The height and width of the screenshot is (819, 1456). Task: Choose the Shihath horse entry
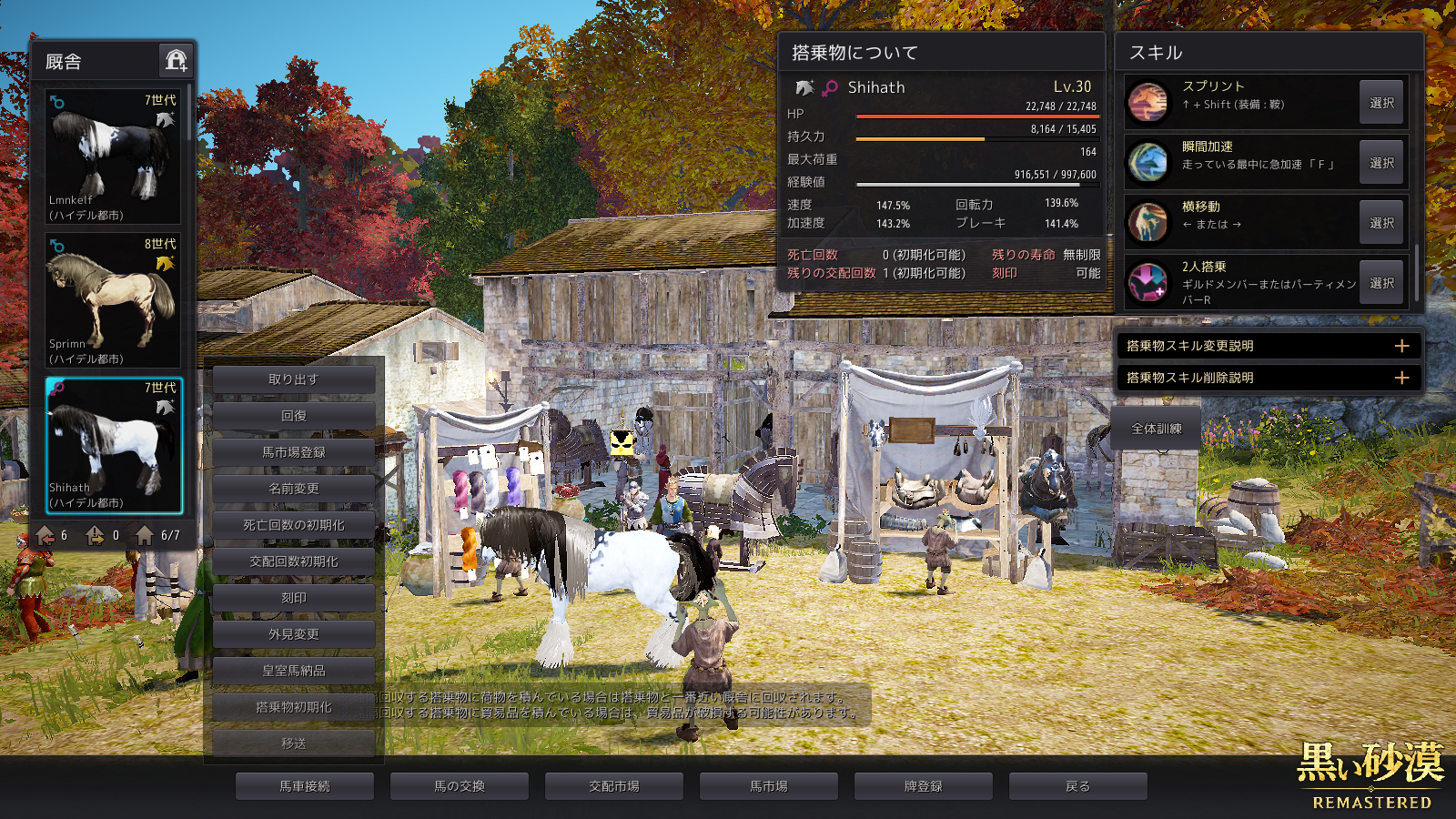coord(113,445)
